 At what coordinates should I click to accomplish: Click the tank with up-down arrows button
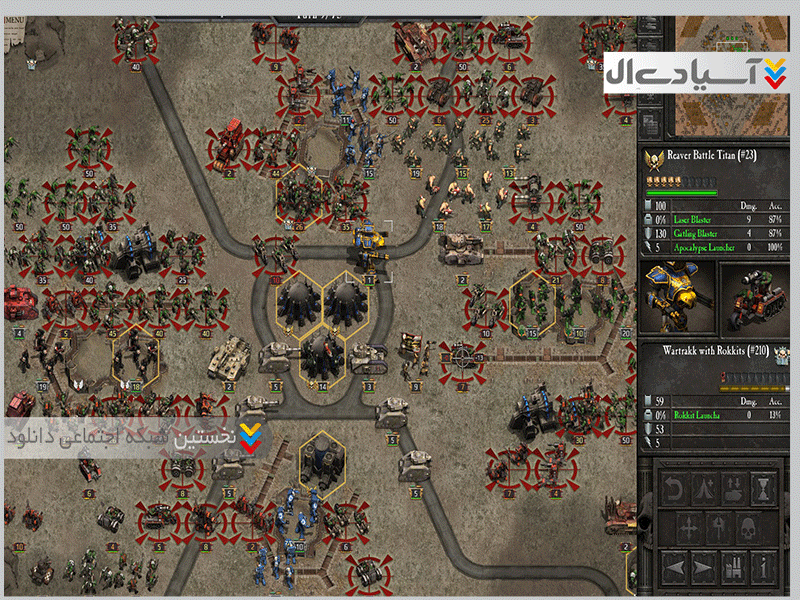coord(733,490)
